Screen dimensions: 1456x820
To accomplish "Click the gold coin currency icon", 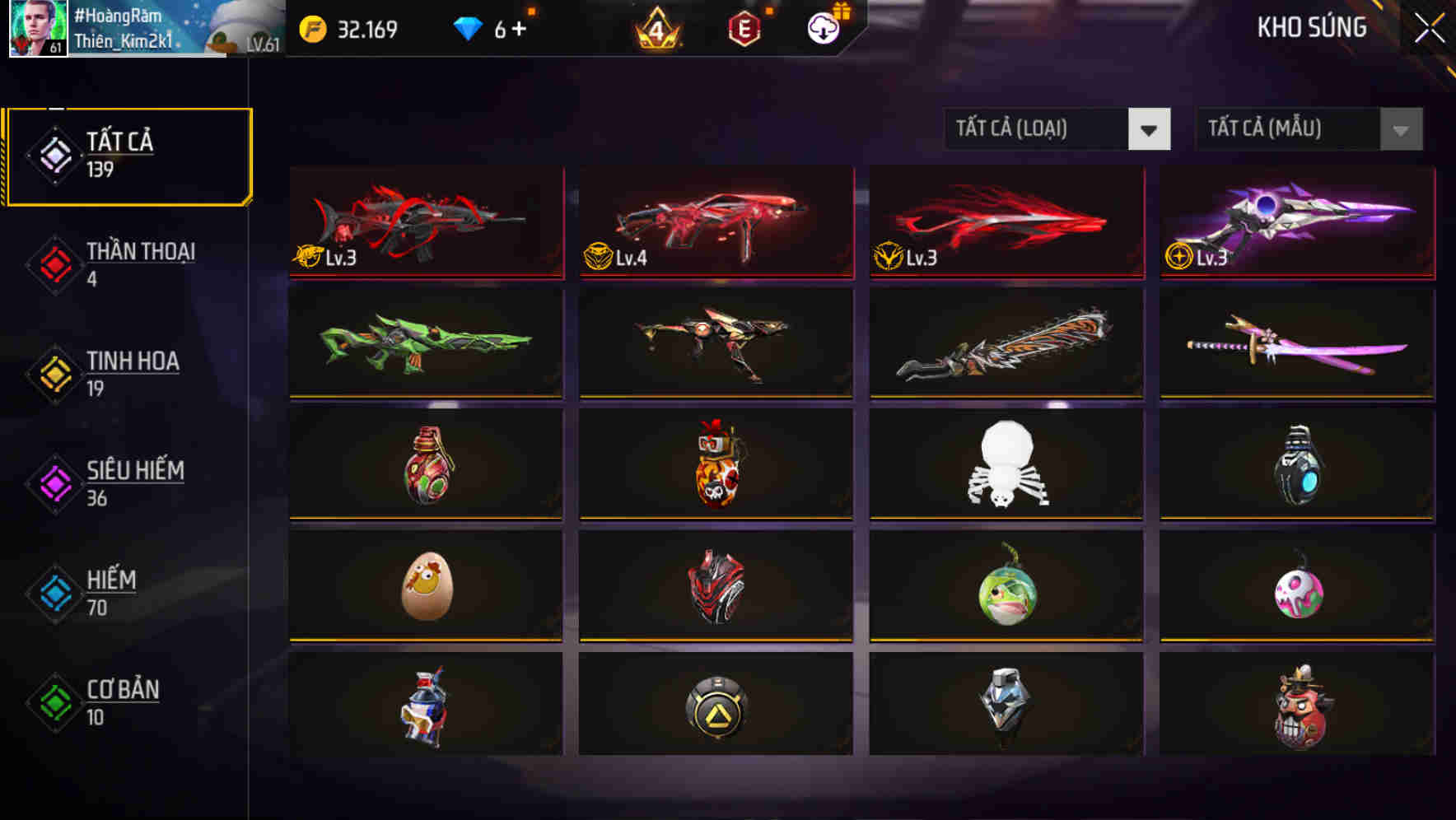I will pyautogui.click(x=313, y=27).
